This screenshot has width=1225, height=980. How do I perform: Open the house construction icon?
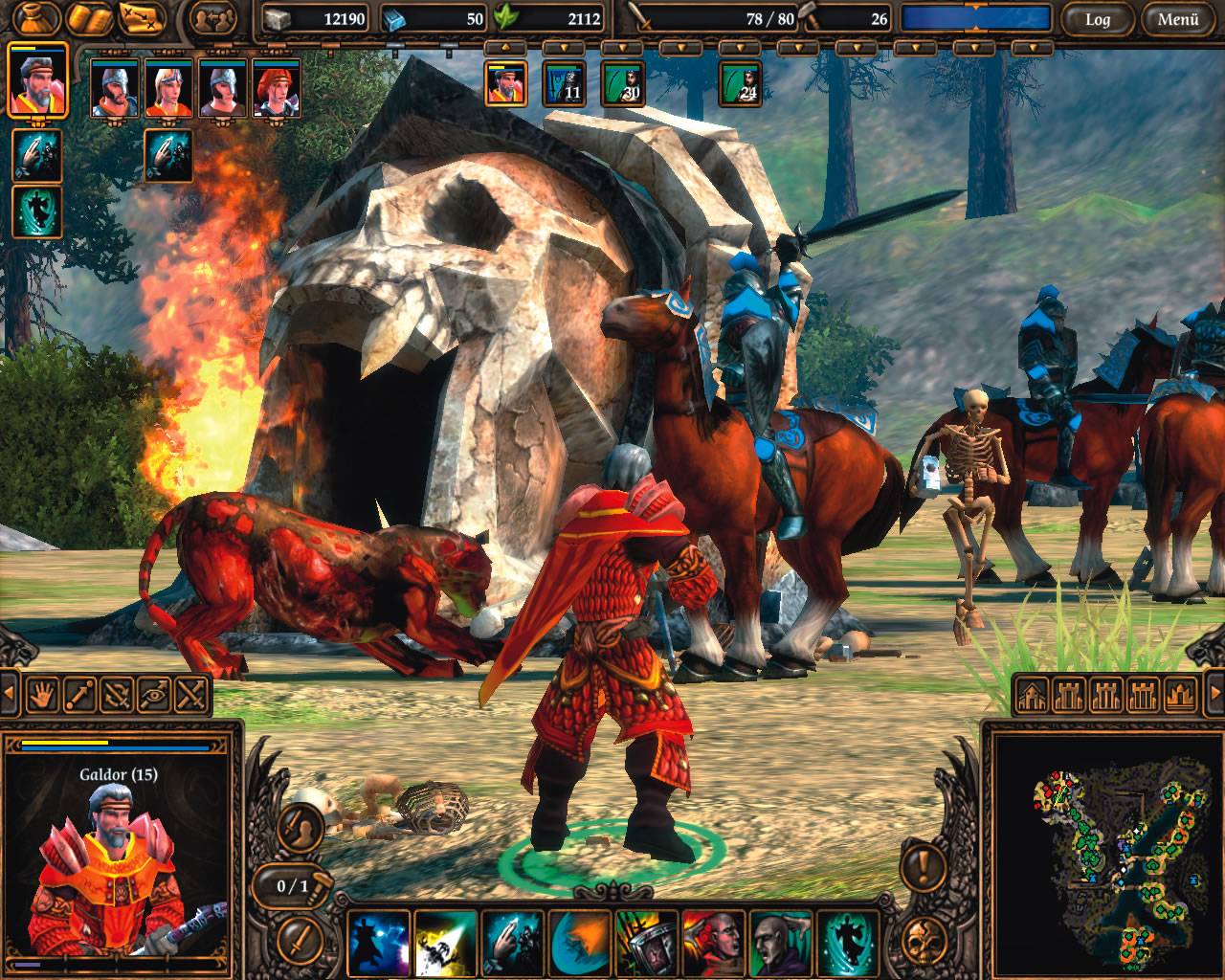(x=1031, y=695)
